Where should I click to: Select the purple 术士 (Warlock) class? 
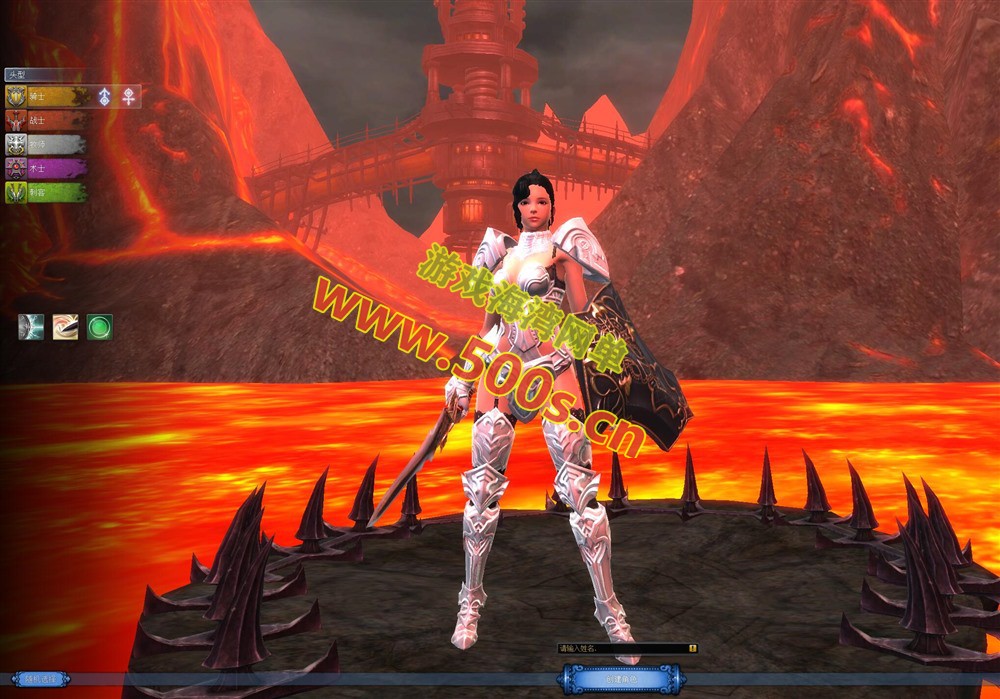tap(45, 168)
